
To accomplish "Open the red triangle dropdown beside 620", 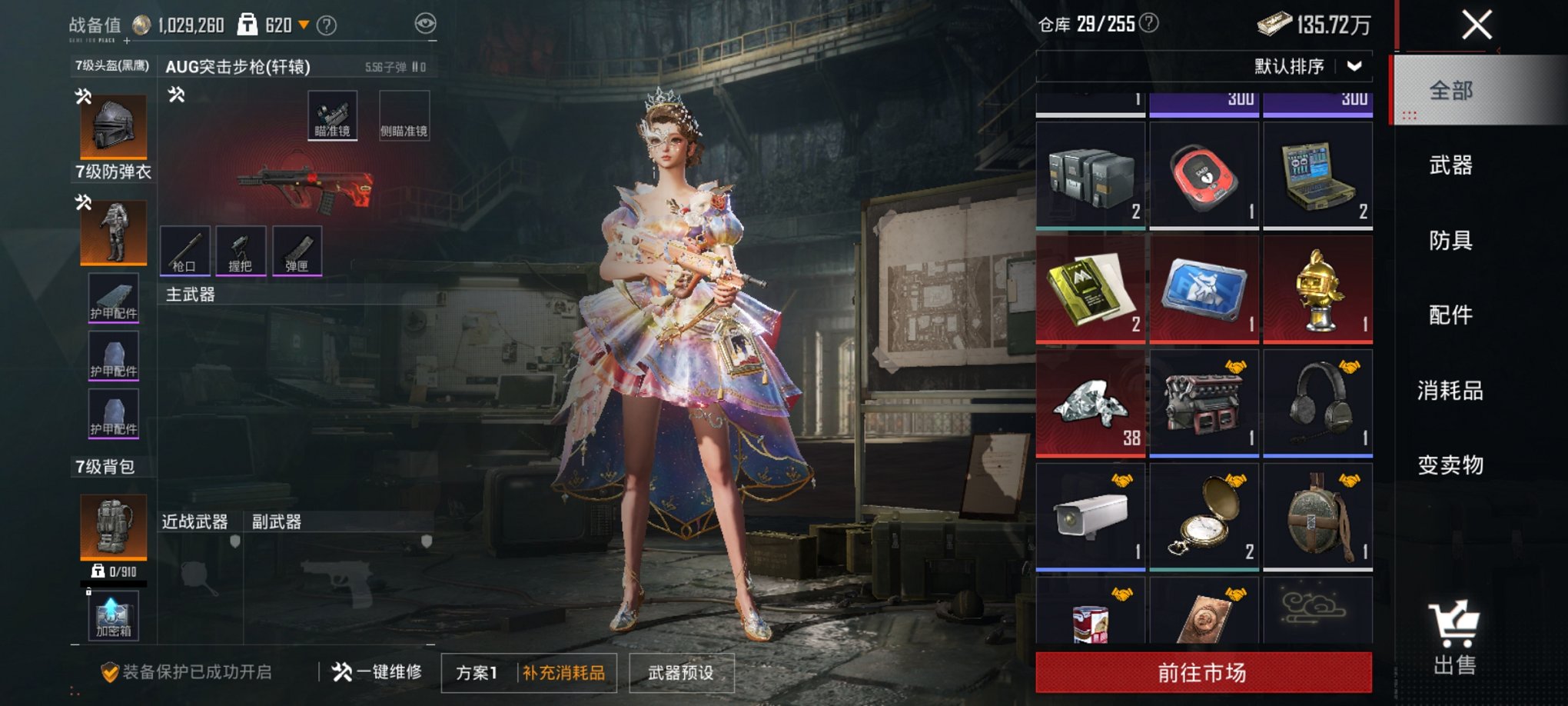I will pos(306,25).
